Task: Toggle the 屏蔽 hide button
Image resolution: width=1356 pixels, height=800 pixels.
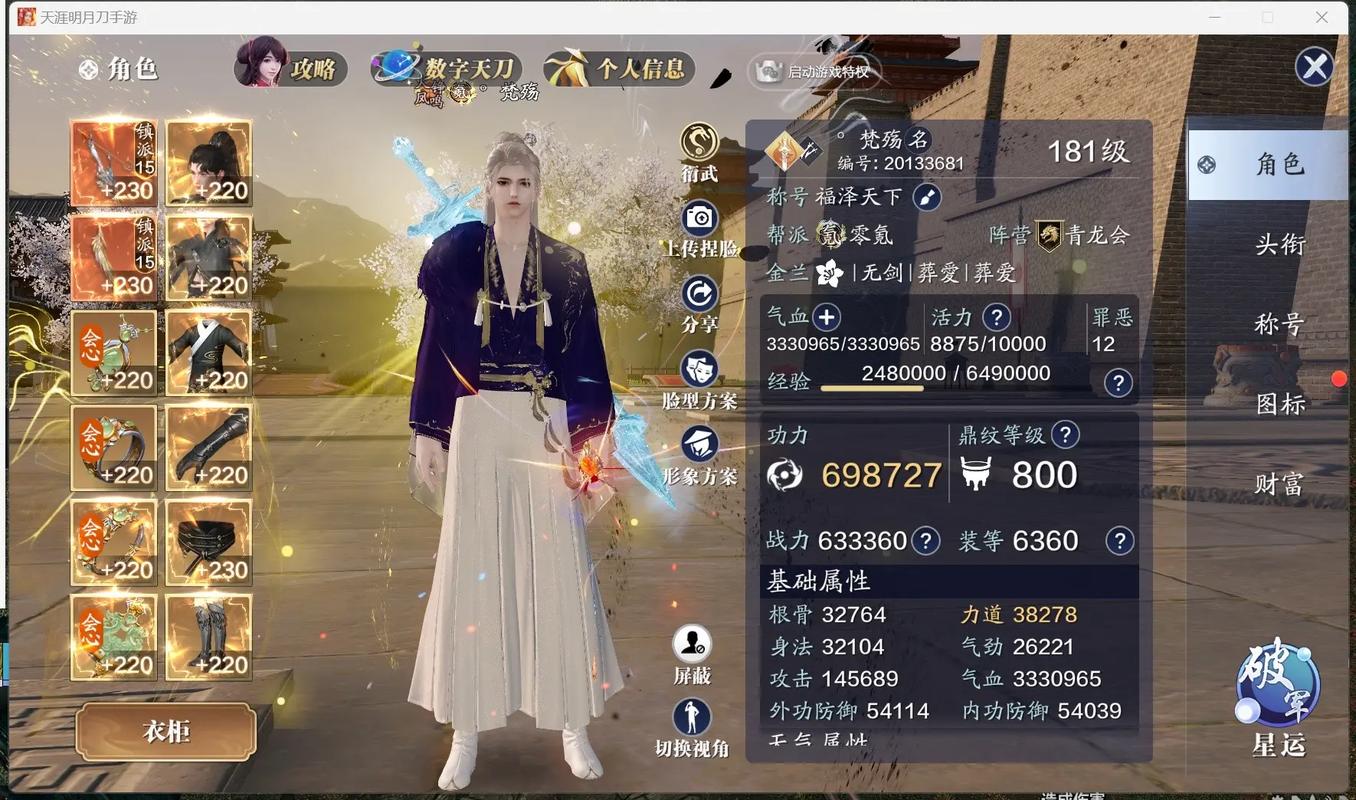Action: [692, 644]
